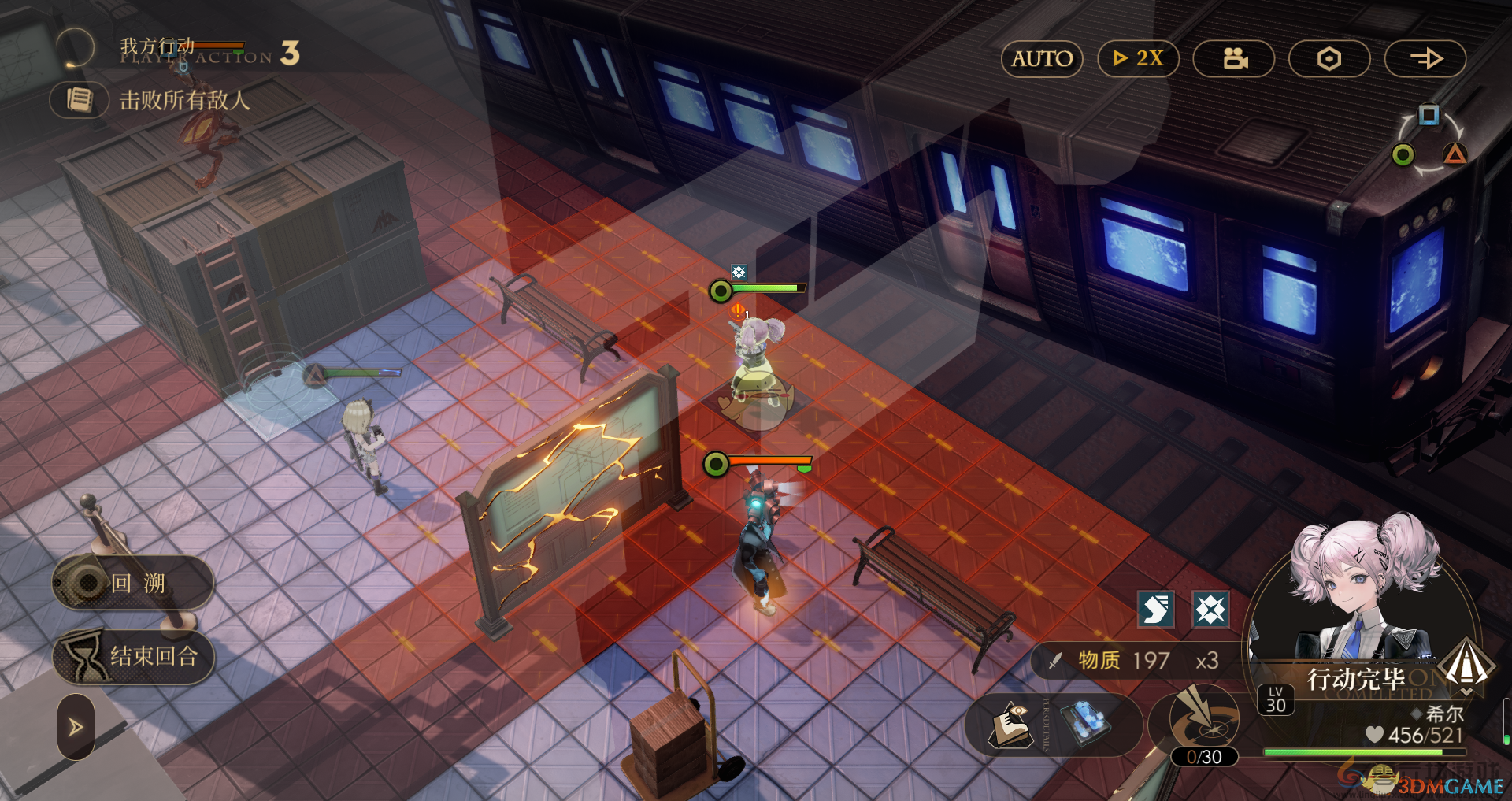Open the objective log icon

click(80, 100)
